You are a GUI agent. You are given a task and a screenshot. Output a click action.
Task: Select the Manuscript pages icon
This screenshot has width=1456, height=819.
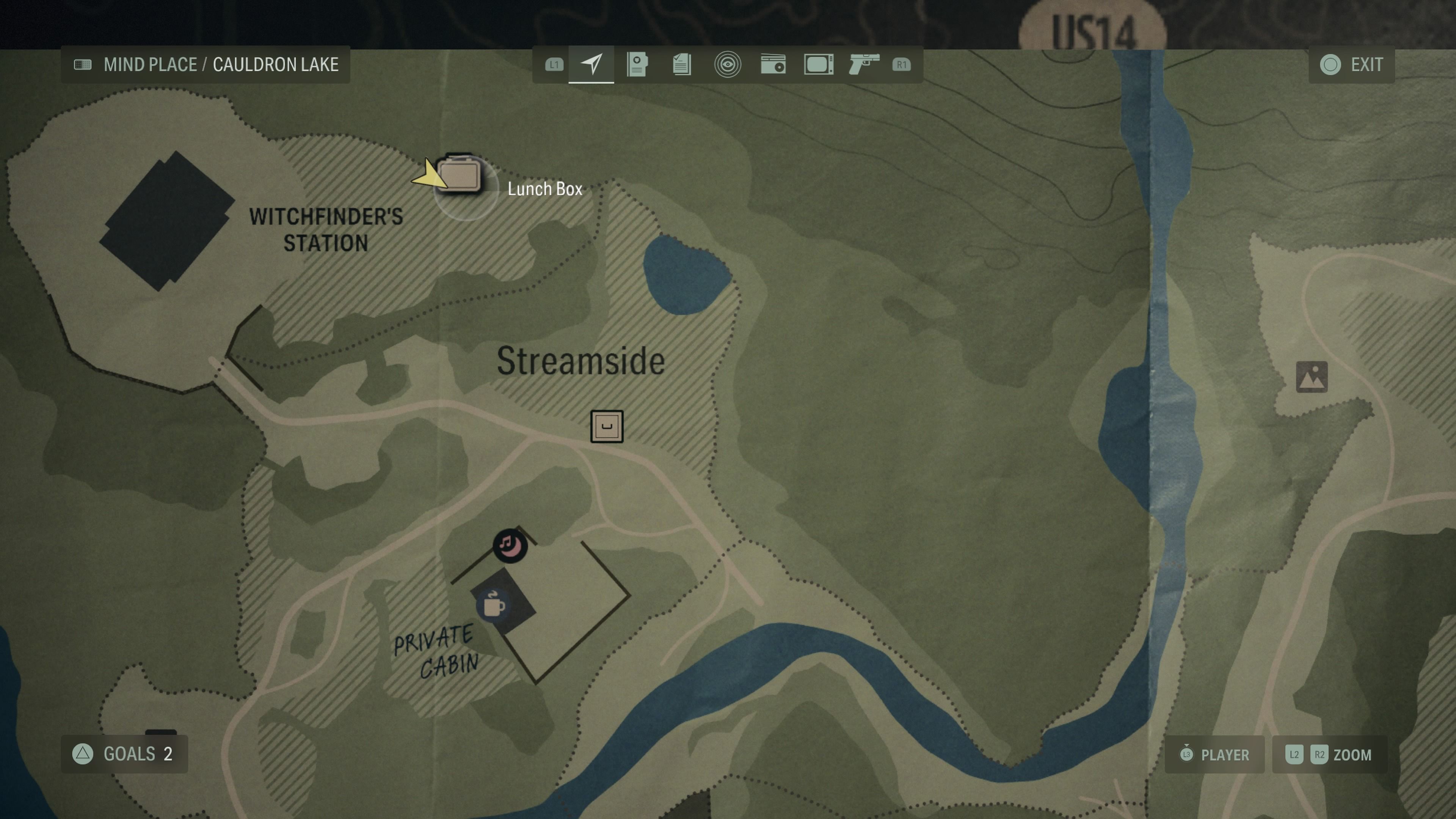click(x=682, y=64)
